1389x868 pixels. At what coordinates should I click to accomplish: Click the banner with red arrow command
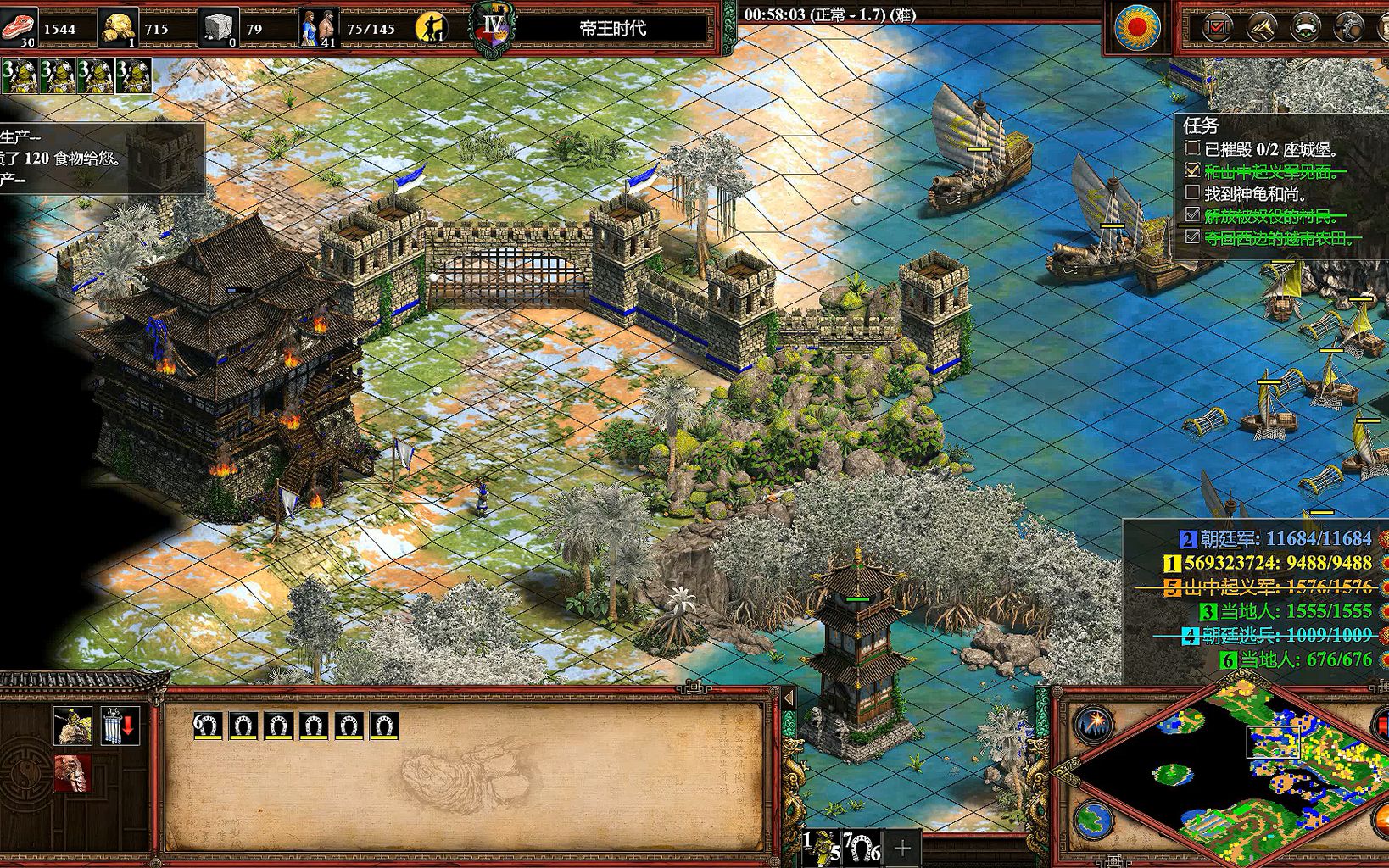pos(120,726)
